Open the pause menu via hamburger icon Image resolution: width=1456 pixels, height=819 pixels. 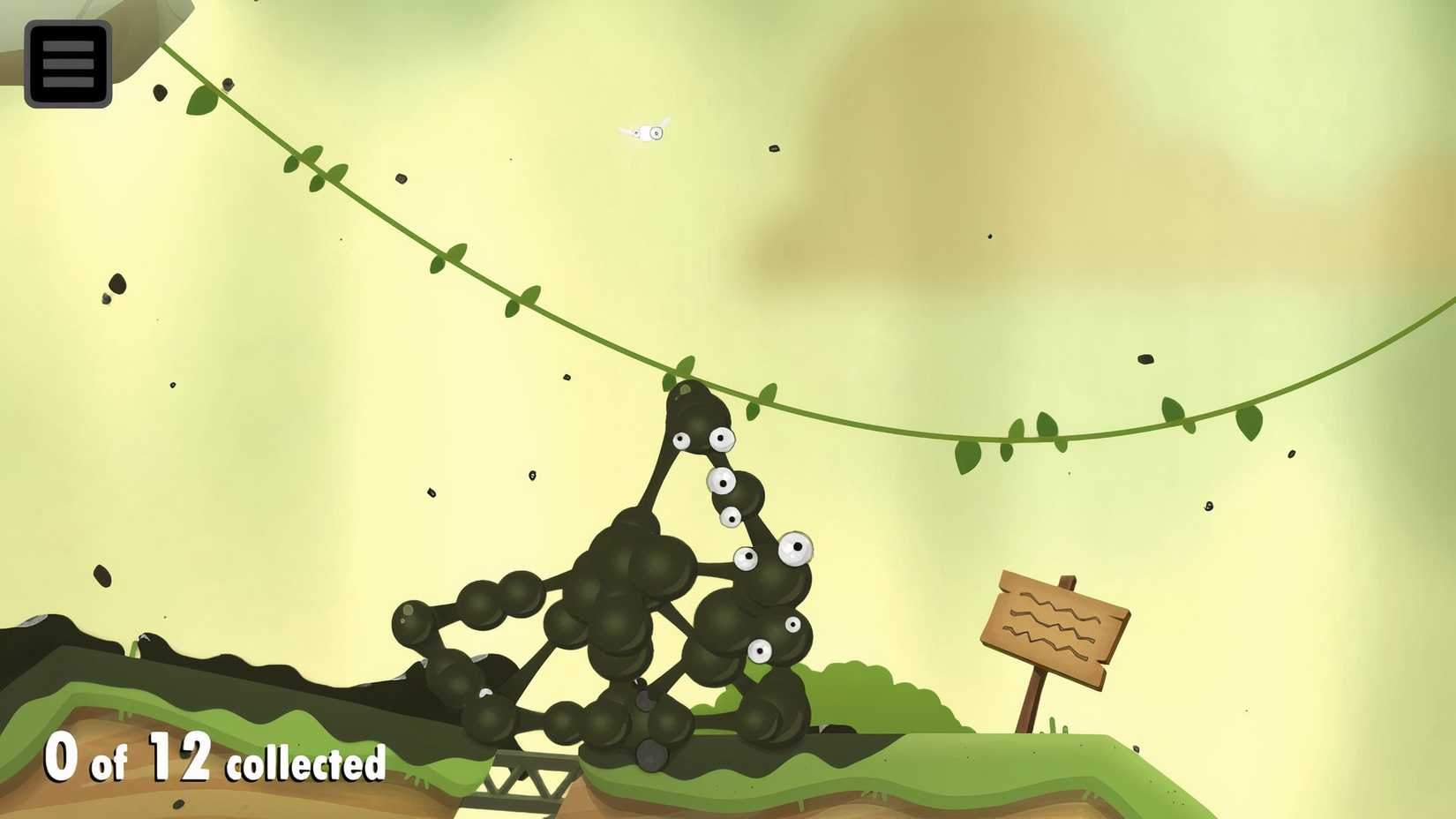click(x=67, y=62)
